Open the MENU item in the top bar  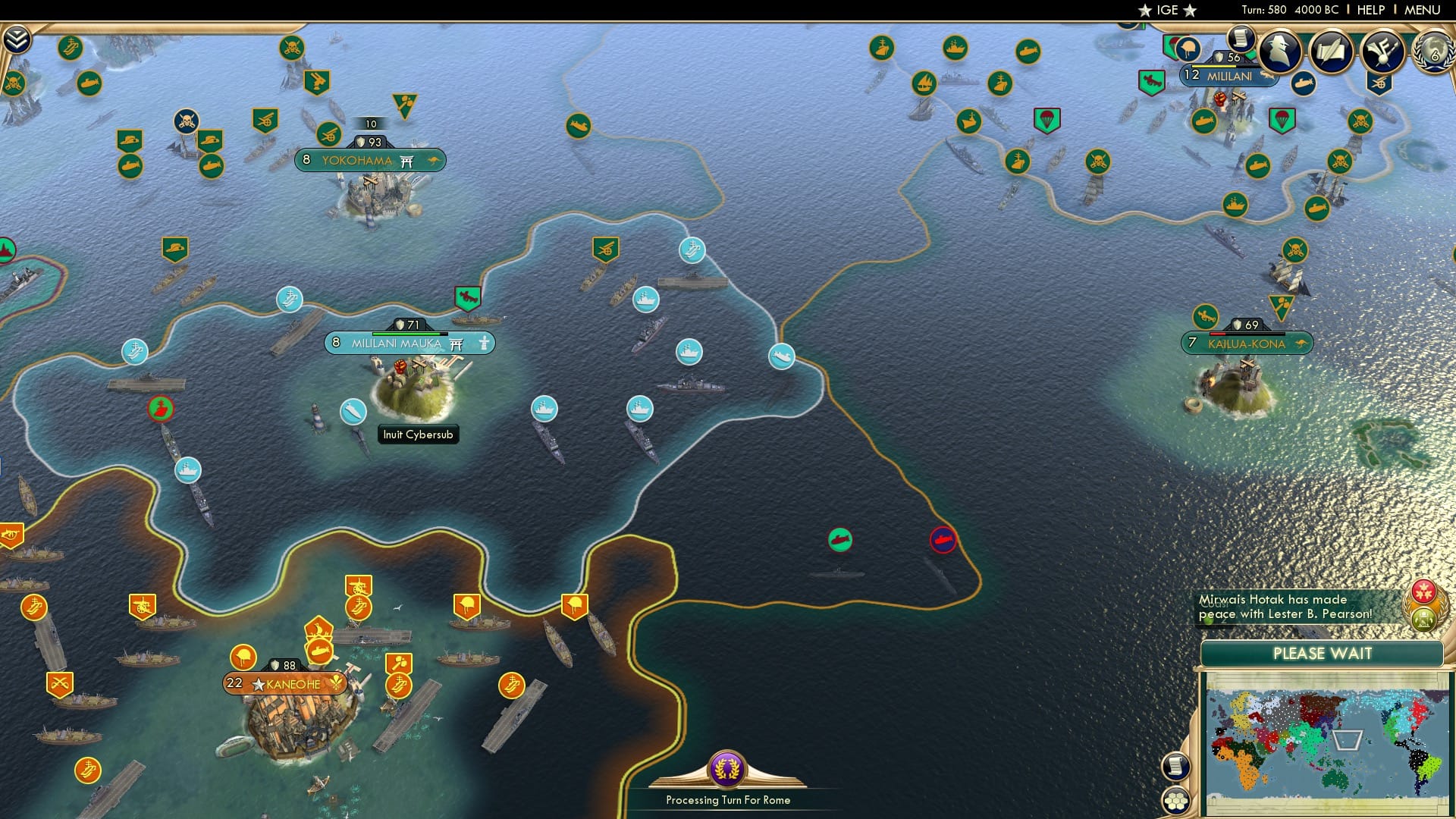point(1423,10)
